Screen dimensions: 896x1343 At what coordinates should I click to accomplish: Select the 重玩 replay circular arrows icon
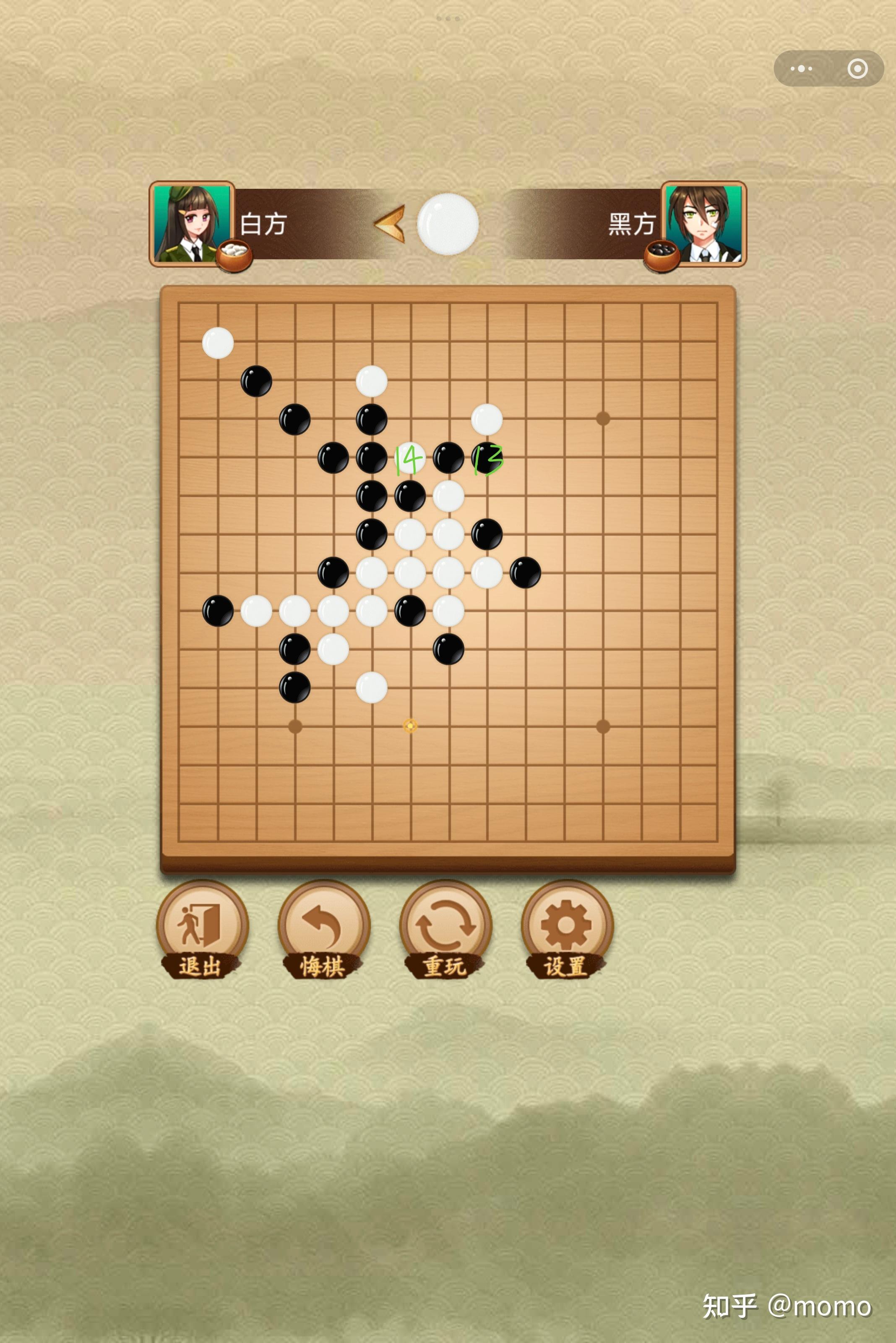pyautogui.click(x=446, y=922)
